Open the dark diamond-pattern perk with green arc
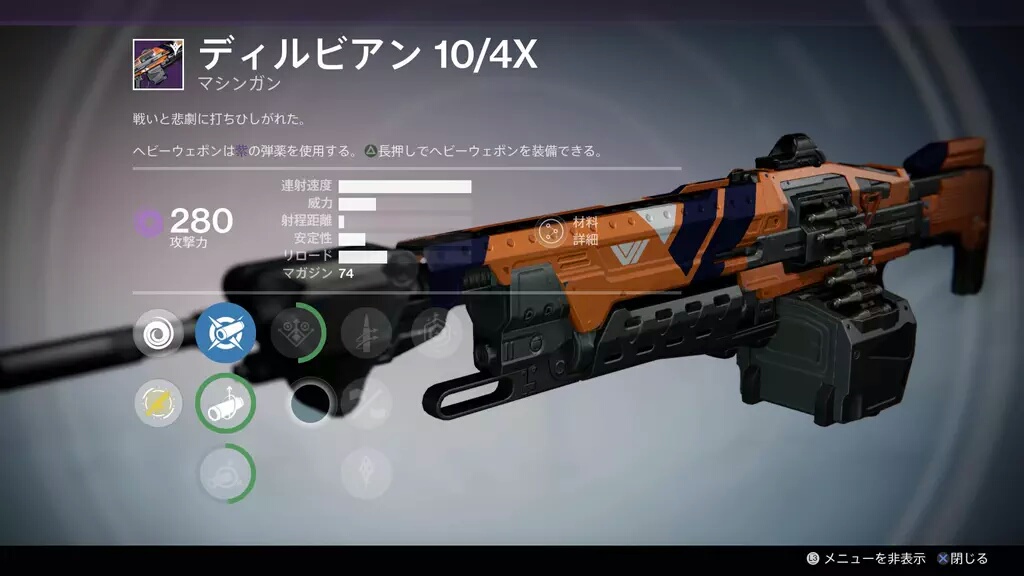 click(296, 333)
